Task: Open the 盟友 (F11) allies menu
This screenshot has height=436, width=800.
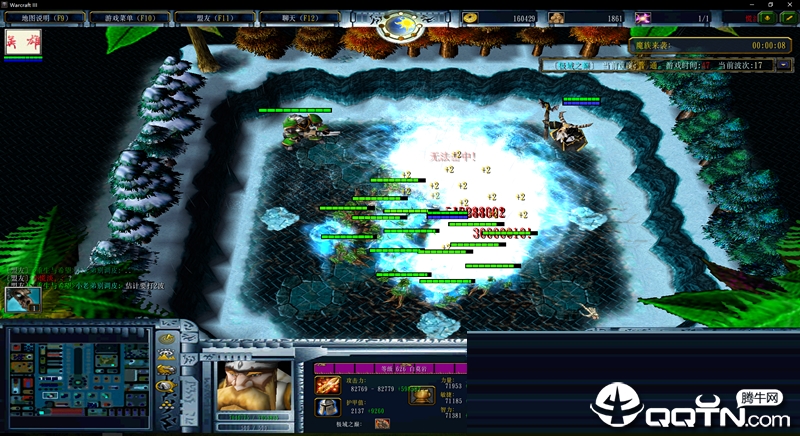Action: point(214,18)
